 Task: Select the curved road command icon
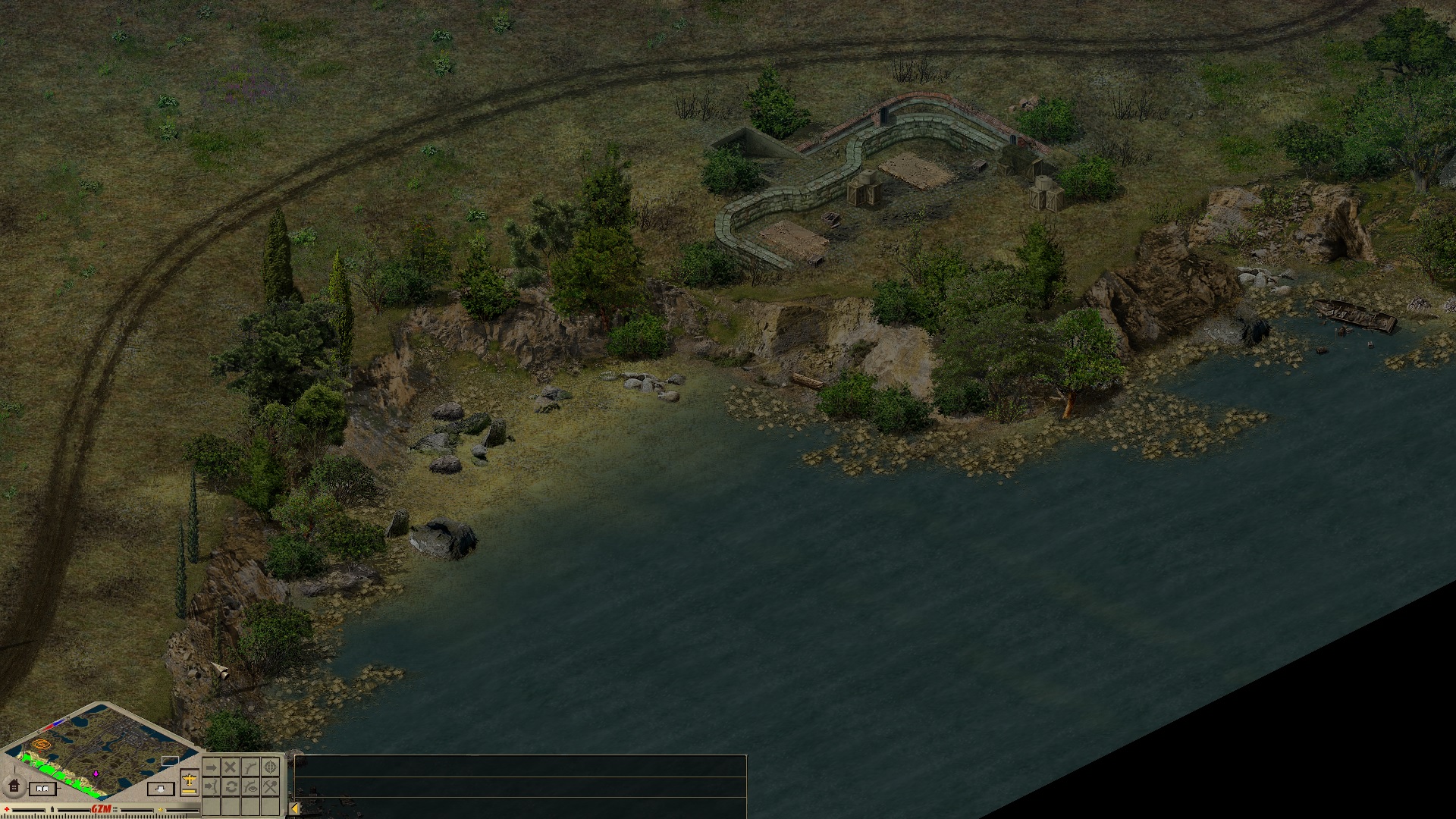[250, 767]
